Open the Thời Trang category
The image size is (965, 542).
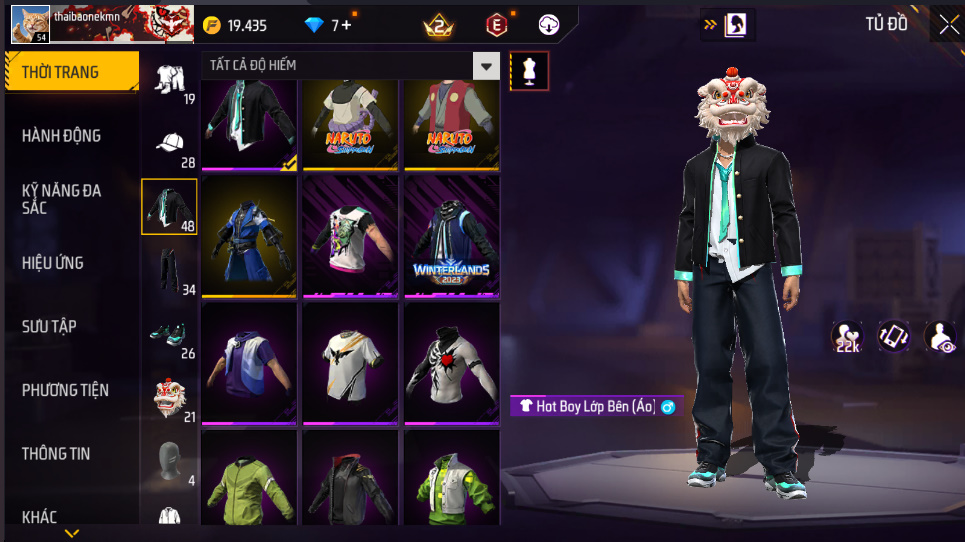(71, 72)
